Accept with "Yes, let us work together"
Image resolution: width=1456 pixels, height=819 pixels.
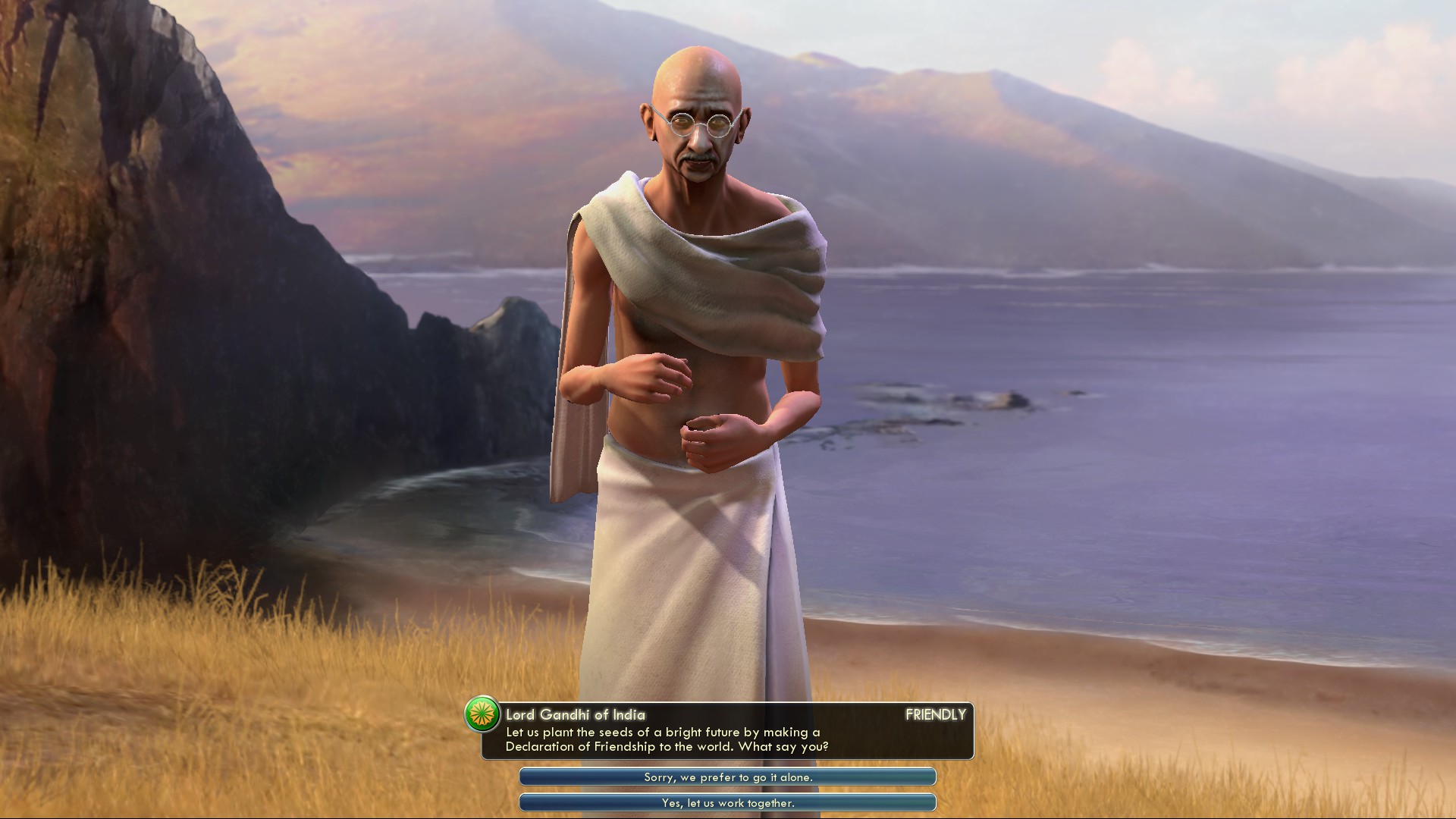(x=727, y=802)
